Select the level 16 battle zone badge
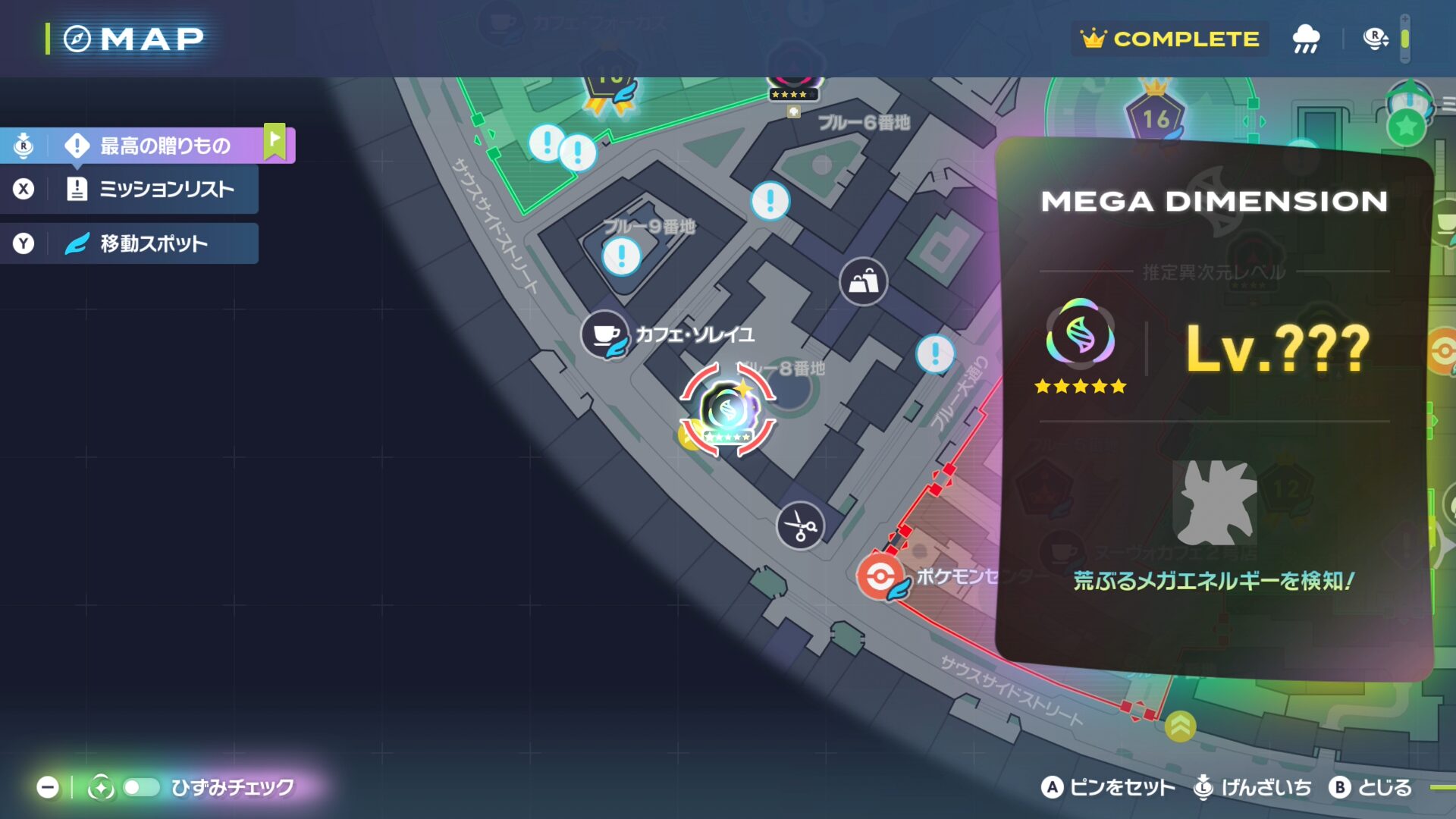The height and width of the screenshot is (819, 1456). click(1156, 118)
